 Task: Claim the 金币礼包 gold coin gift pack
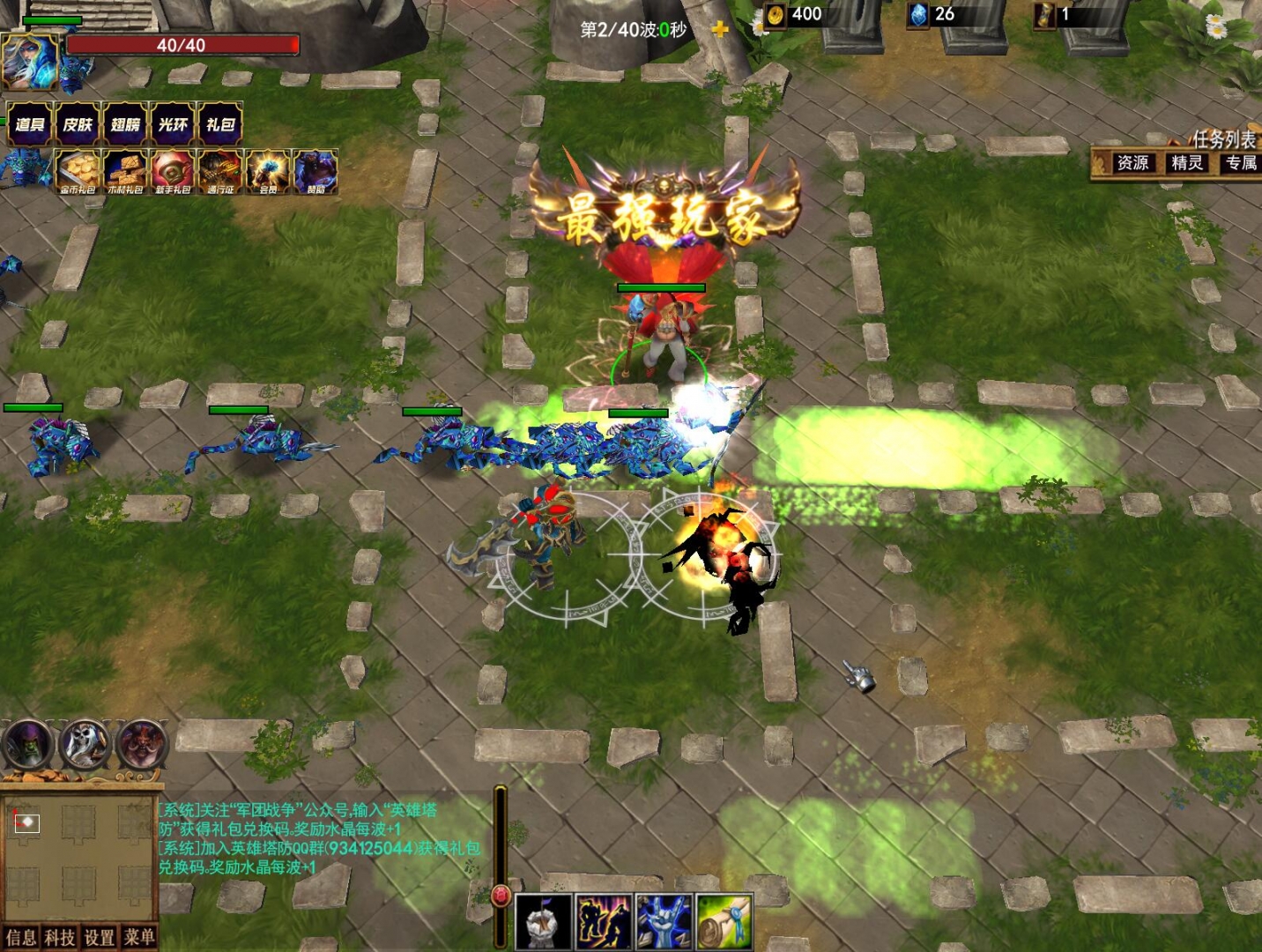[79, 169]
